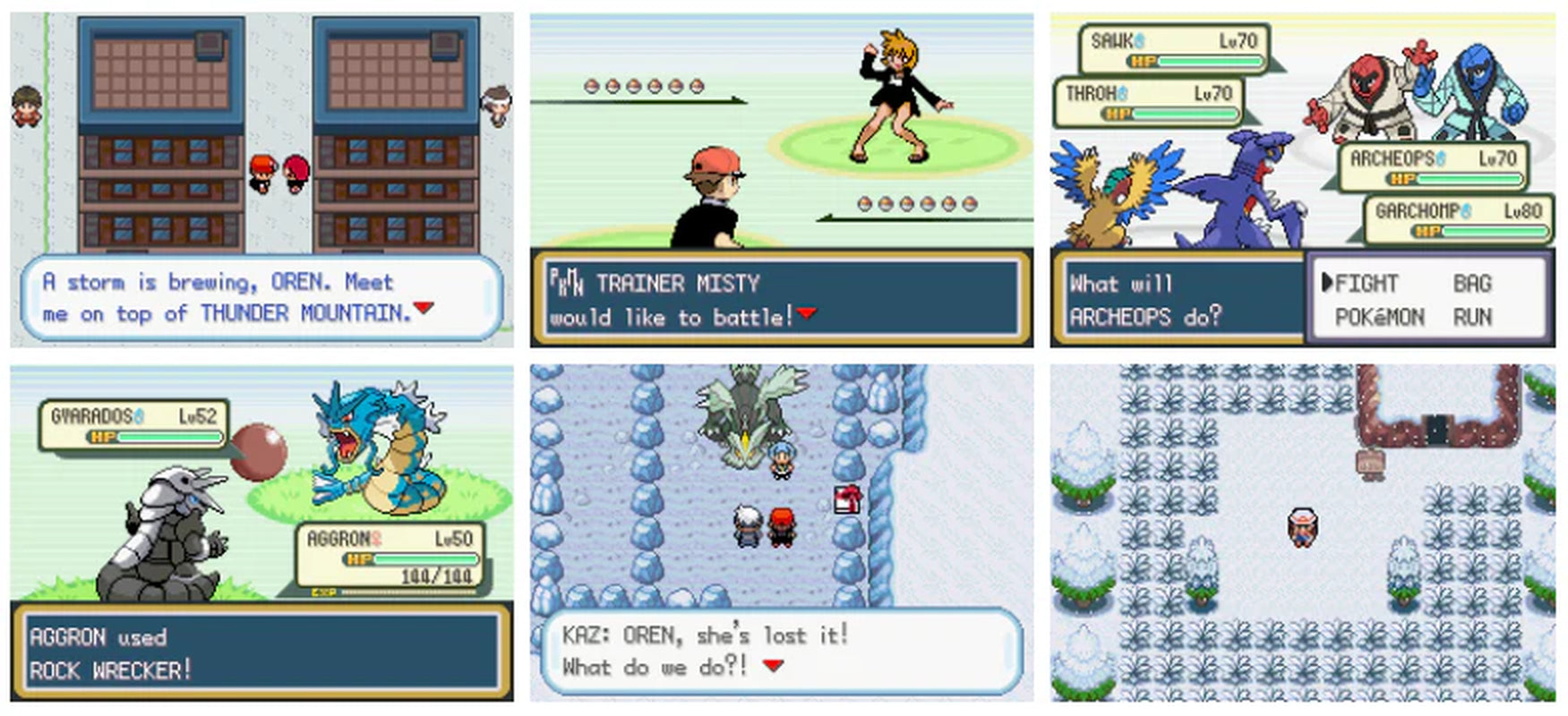Select RUN to flee the battle
This screenshot has width=1568, height=716.
click(1472, 317)
